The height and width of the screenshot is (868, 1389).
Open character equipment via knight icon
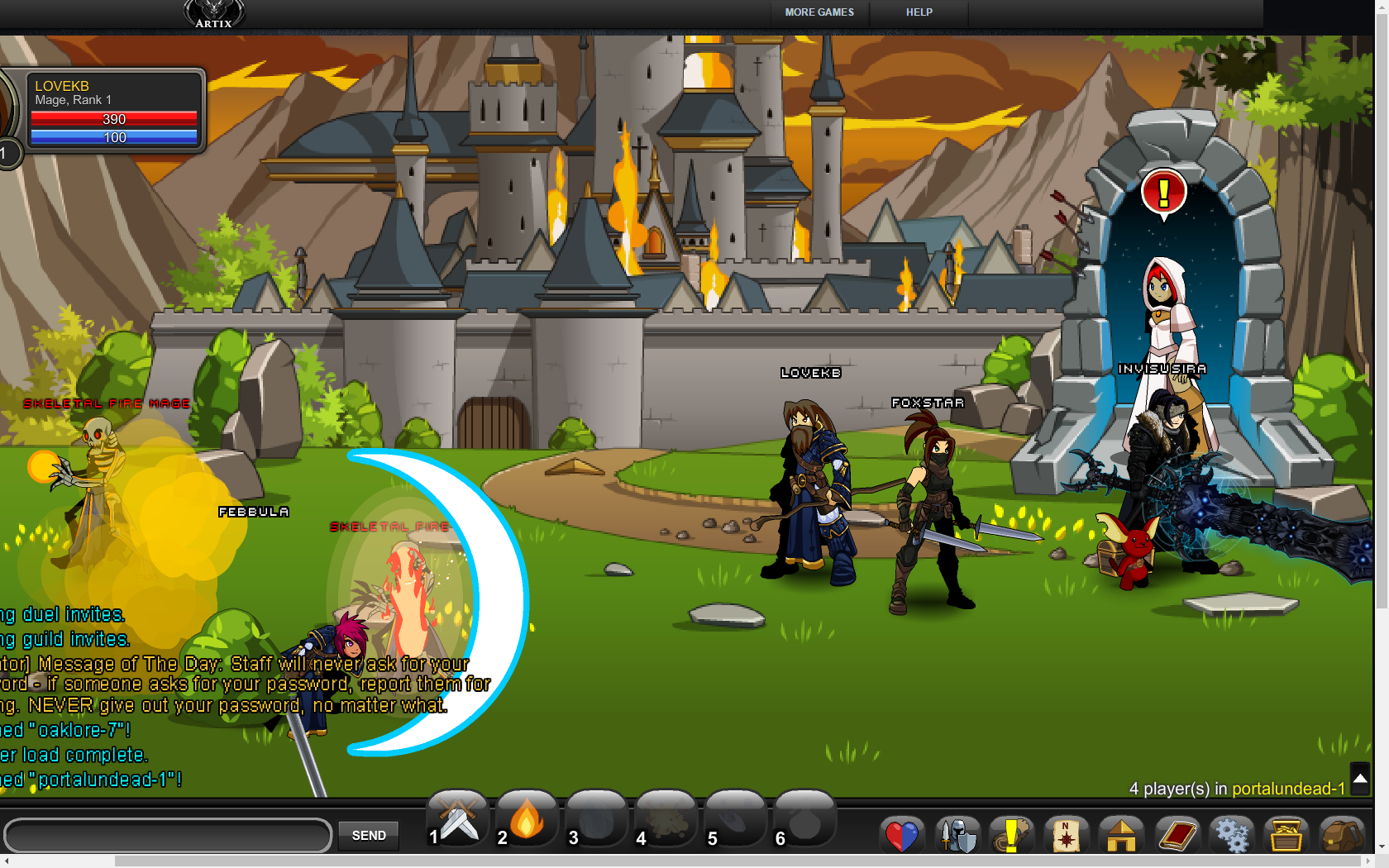(957, 835)
